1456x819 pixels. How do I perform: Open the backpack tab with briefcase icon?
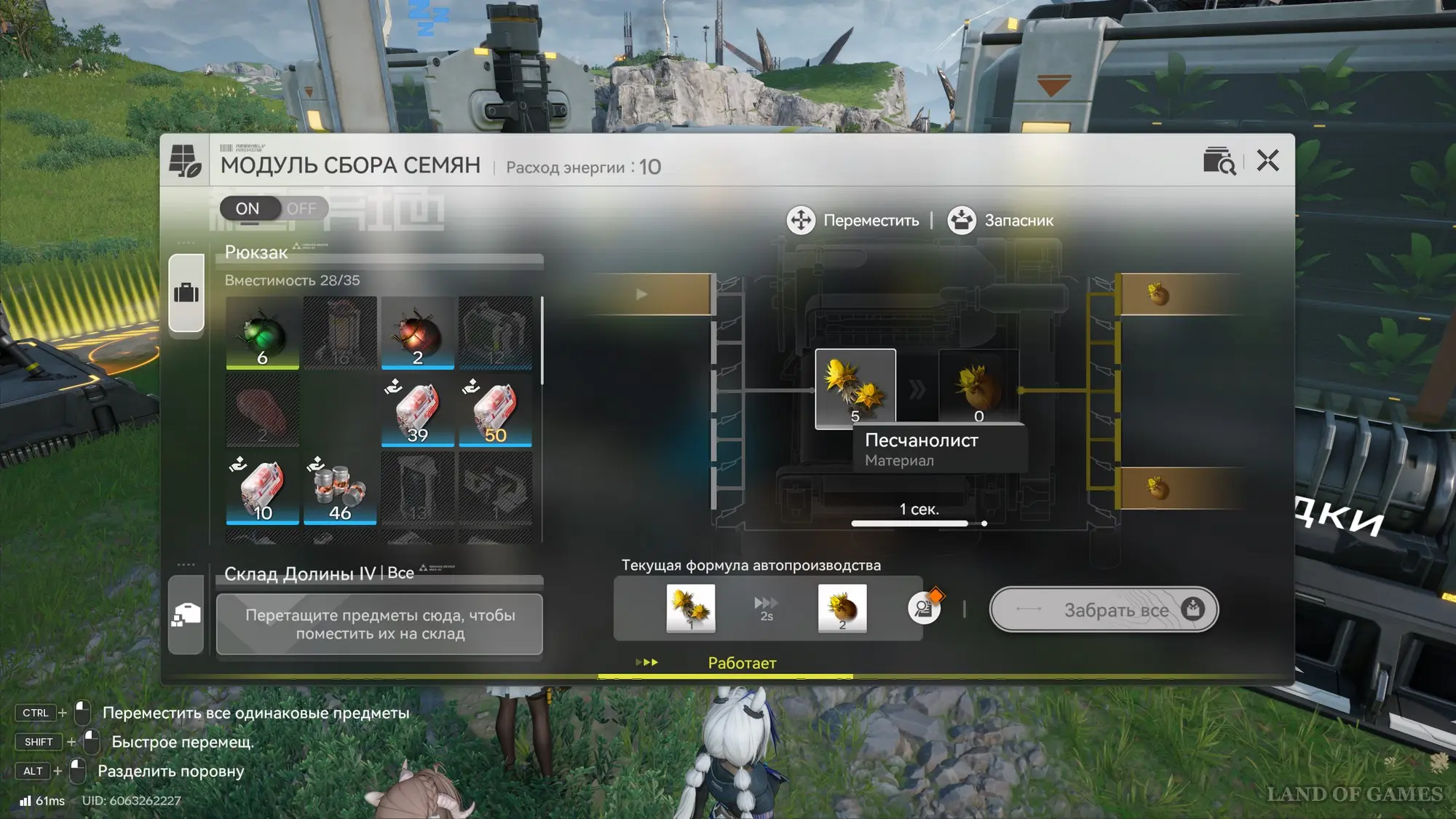(186, 293)
